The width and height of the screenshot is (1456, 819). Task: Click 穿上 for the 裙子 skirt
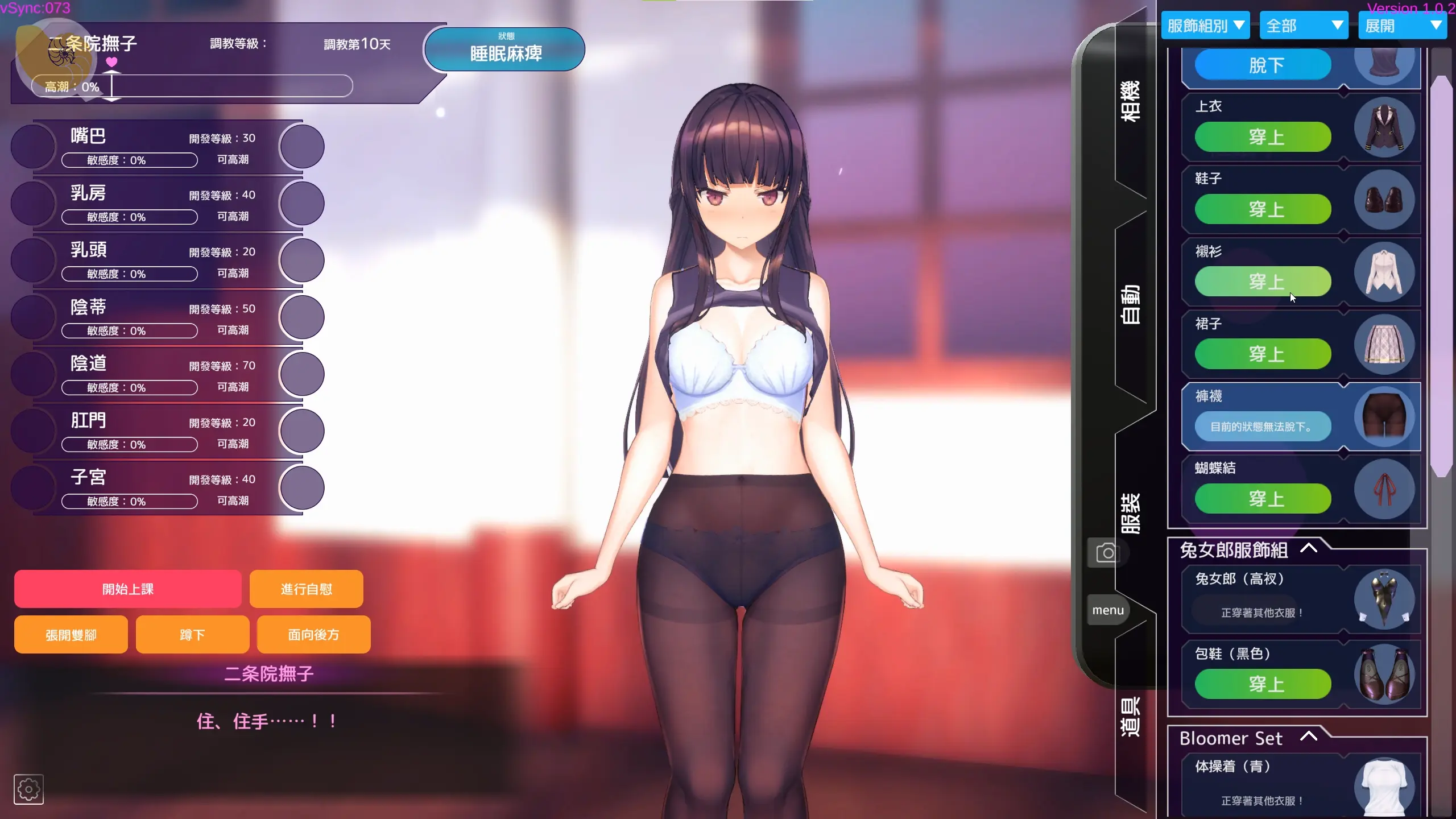point(1263,354)
